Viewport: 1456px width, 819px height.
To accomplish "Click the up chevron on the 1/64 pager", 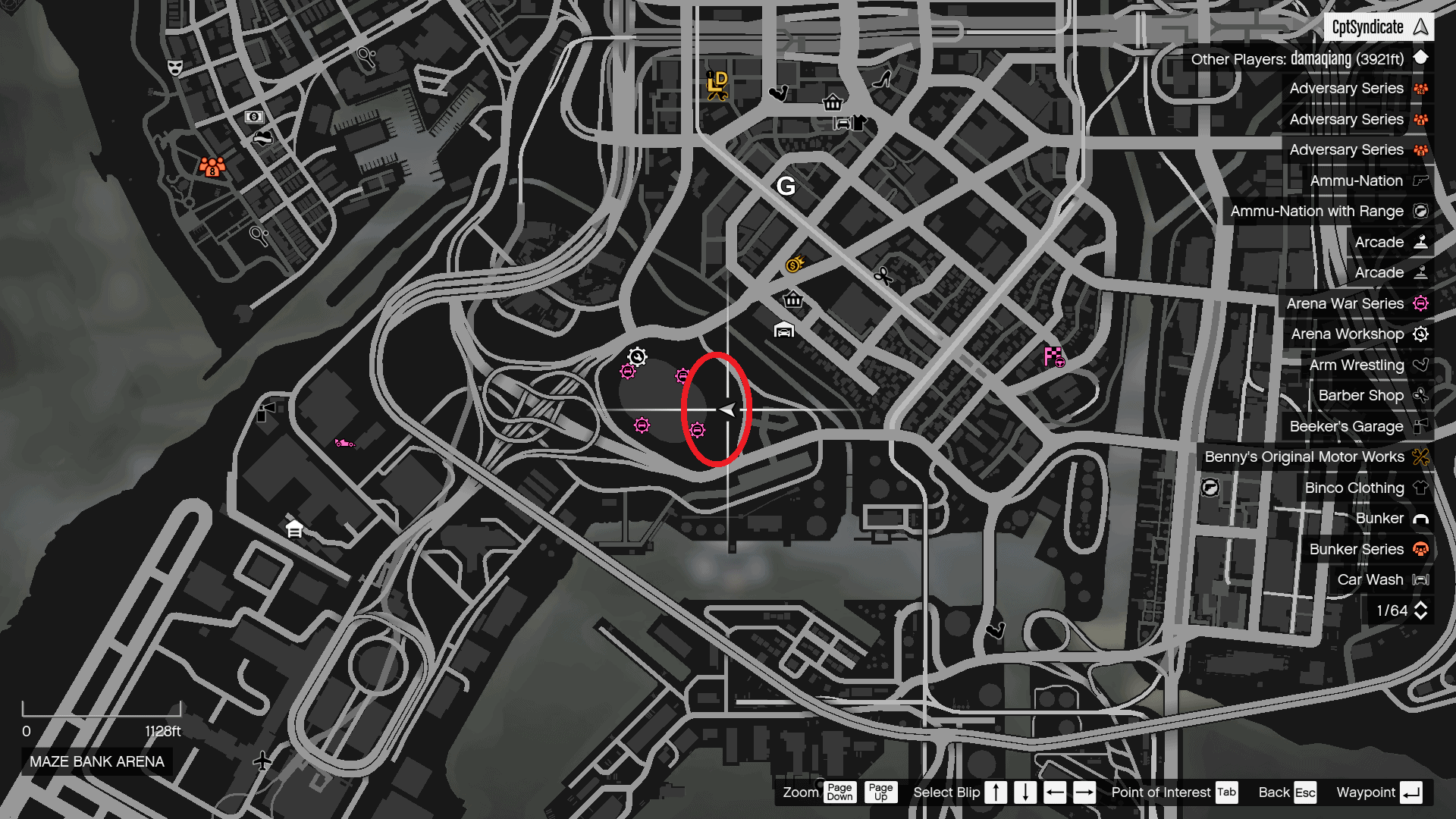I will point(1421,605).
